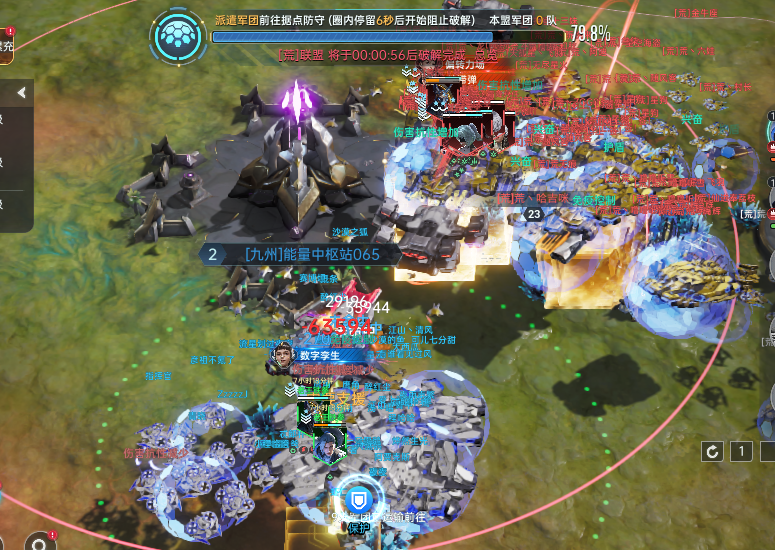Open the honeycomb stronghold defense icon
The height and width of the screenshot is (550, 775).
(180, 37)
